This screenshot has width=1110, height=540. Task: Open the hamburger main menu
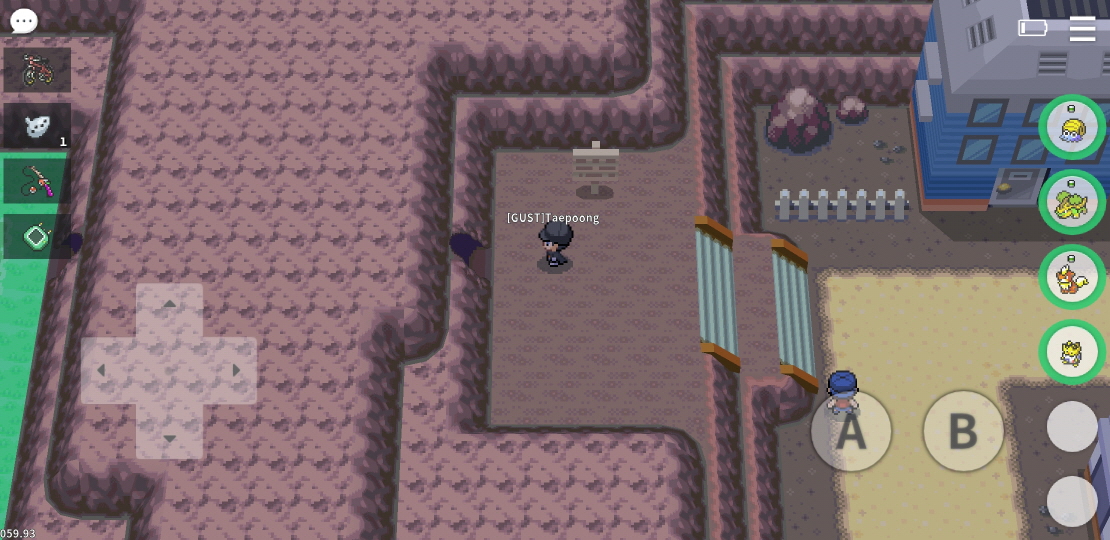point(1082,28)
